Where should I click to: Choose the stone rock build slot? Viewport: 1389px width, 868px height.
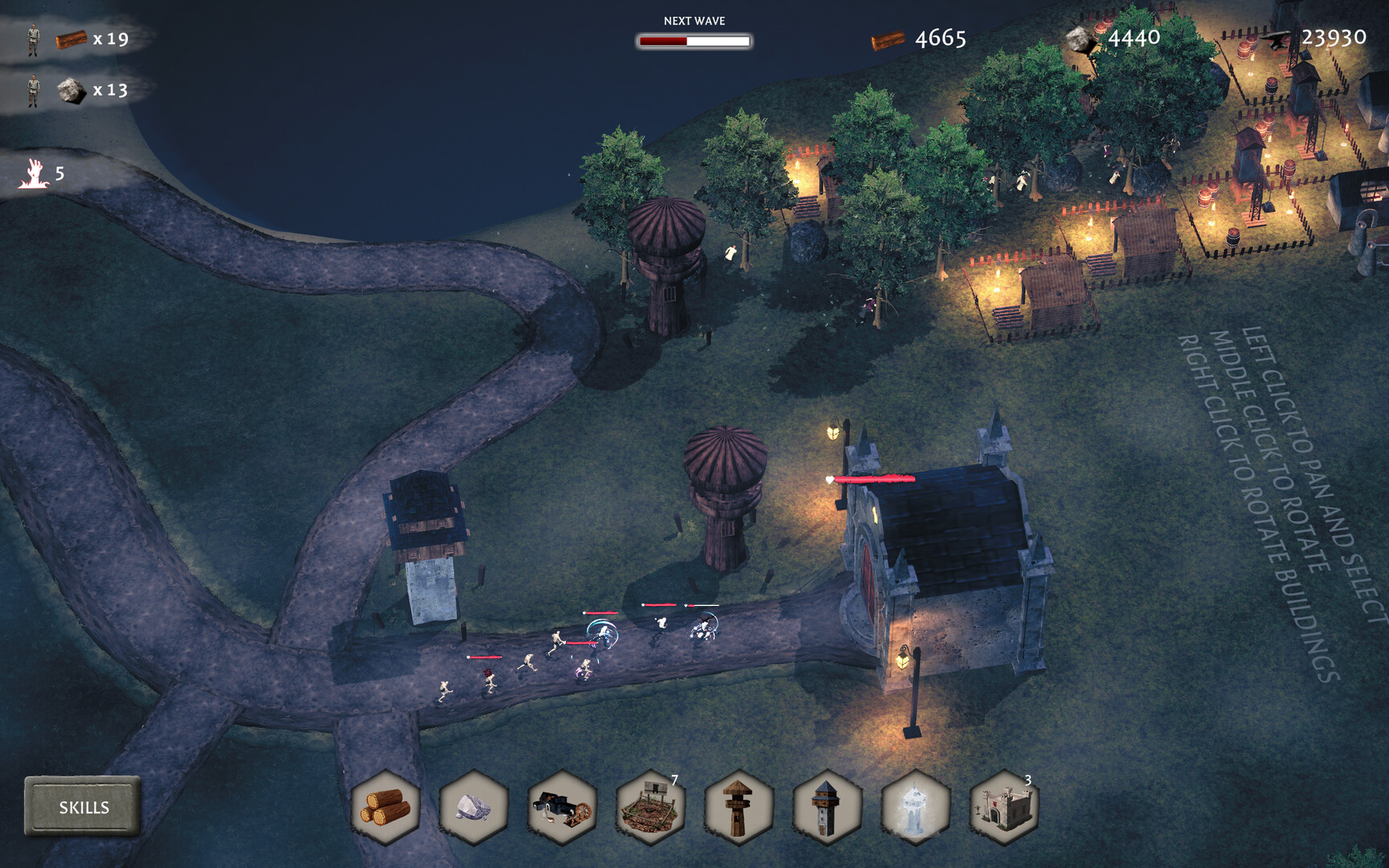click(473, 807)
